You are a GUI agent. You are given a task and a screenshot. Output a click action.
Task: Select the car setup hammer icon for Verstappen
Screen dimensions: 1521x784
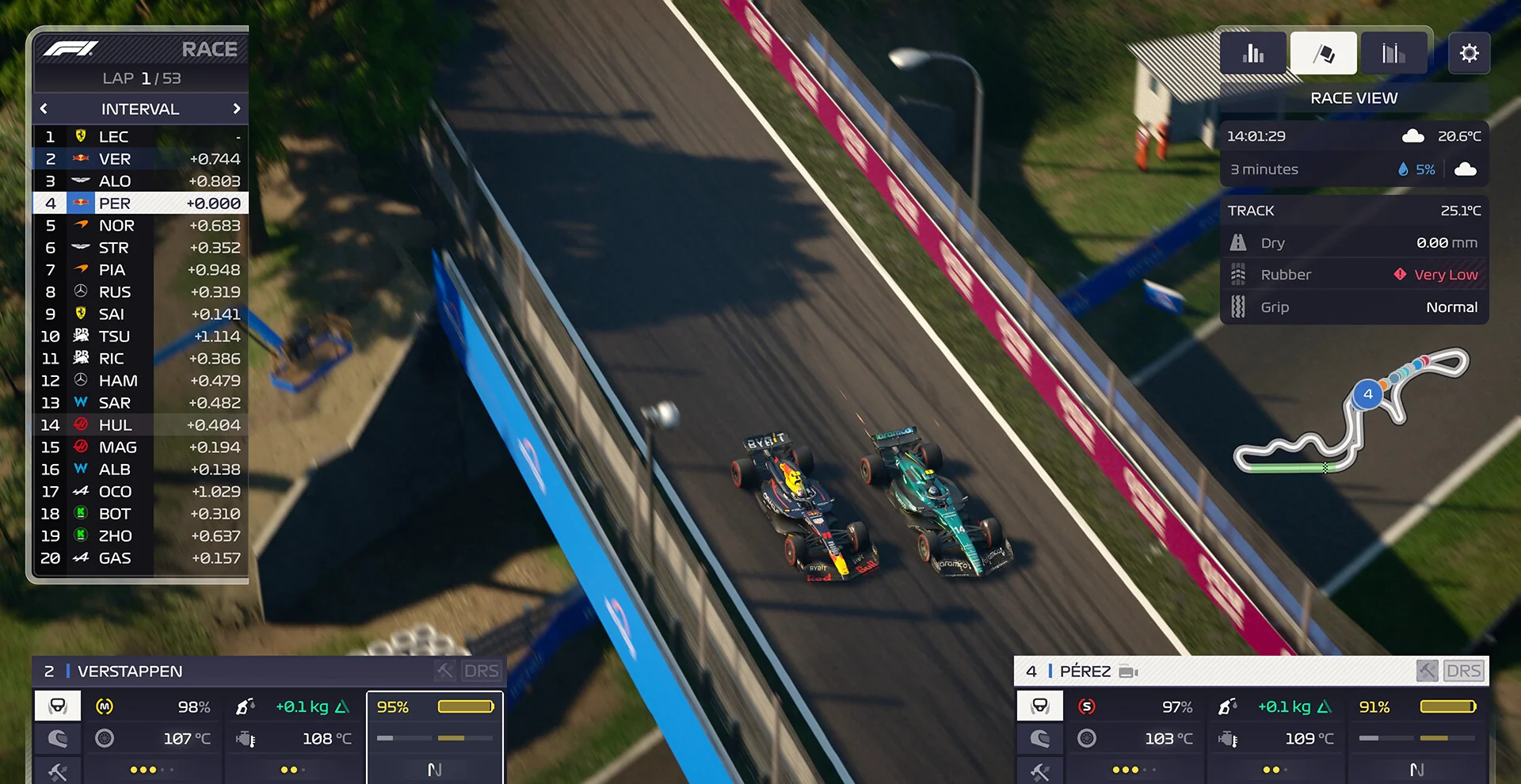pyautogui.click(x=56, y=771)
